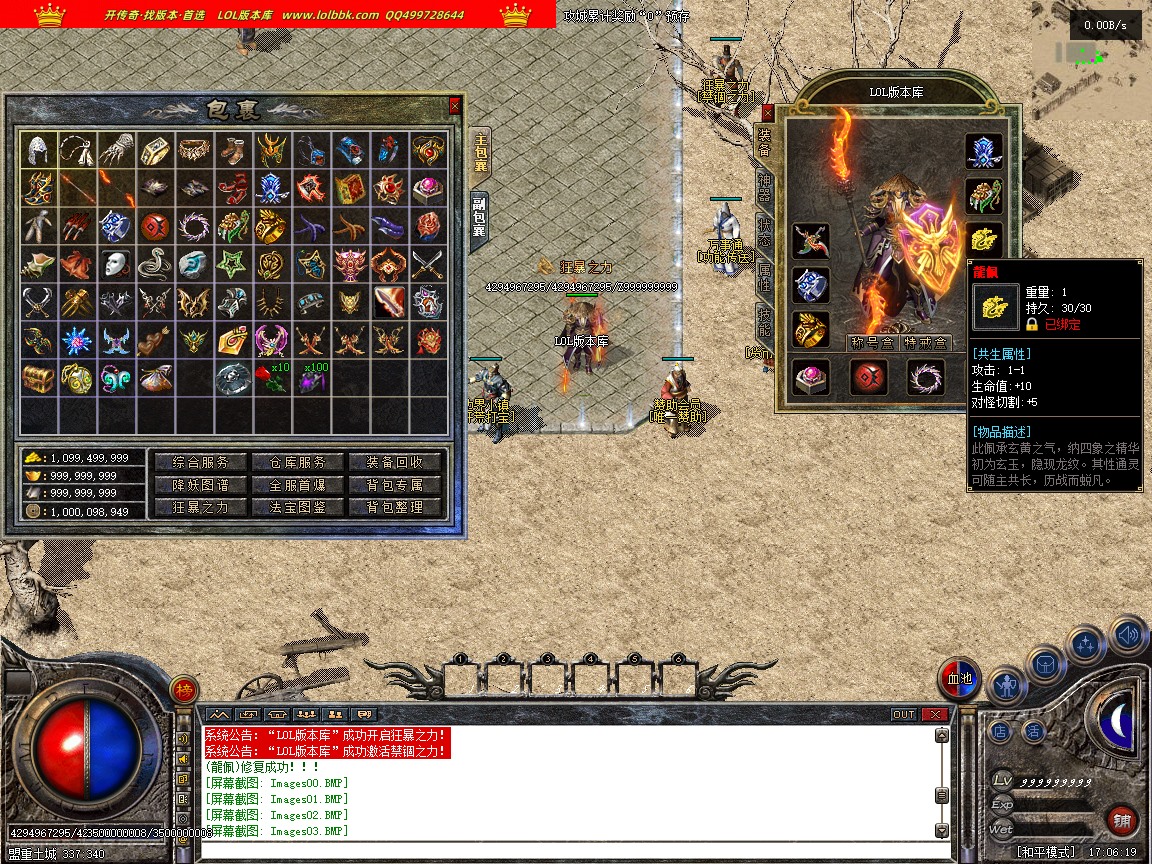Select the treasure chest item slot

(39, 378)
